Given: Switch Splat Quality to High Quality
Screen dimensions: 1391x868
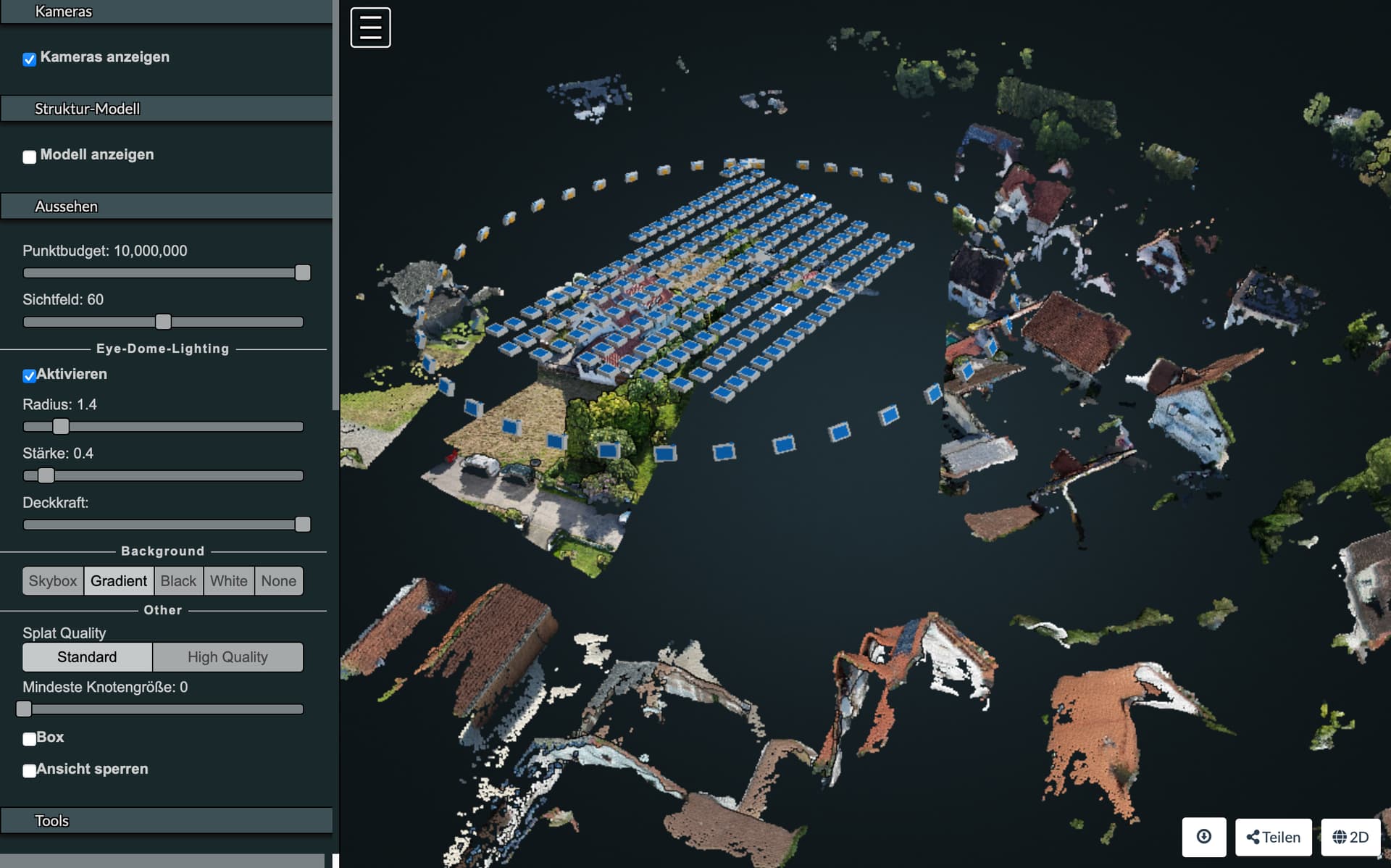Looking at the screenshot, I should point(227,656).
